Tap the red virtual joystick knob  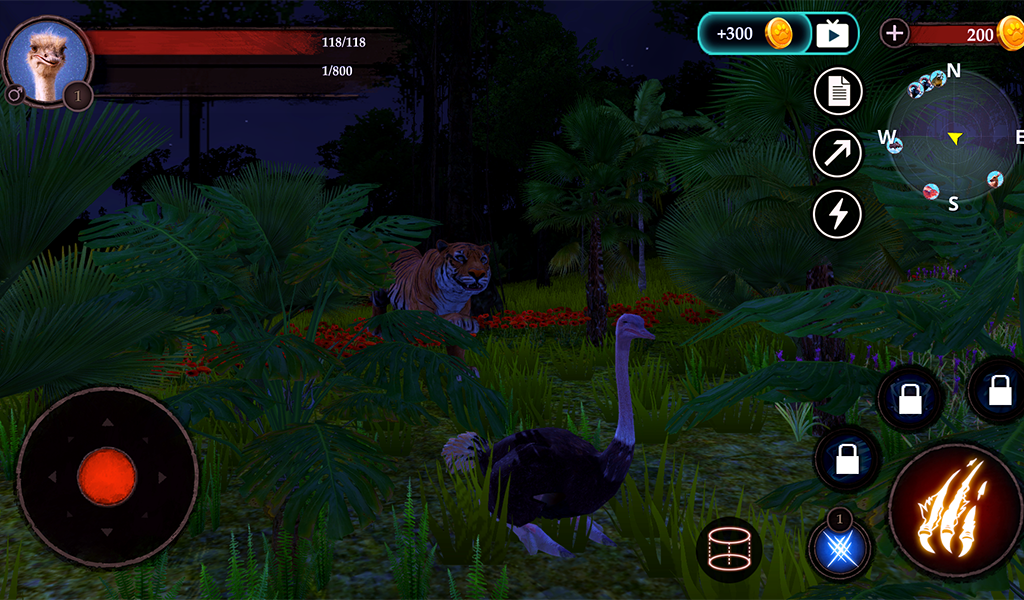pos(107,477)
